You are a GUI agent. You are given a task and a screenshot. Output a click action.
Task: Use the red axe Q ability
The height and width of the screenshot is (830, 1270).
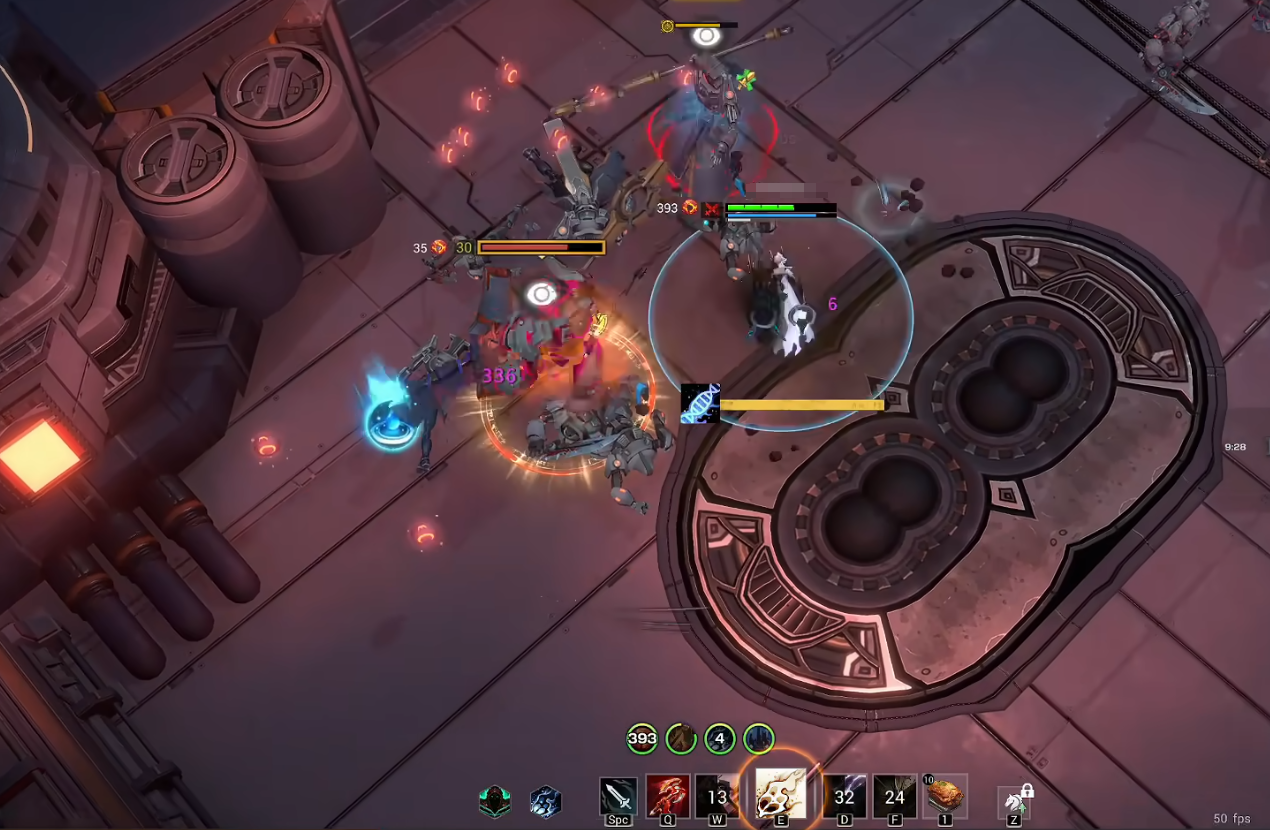pos(666,796)
